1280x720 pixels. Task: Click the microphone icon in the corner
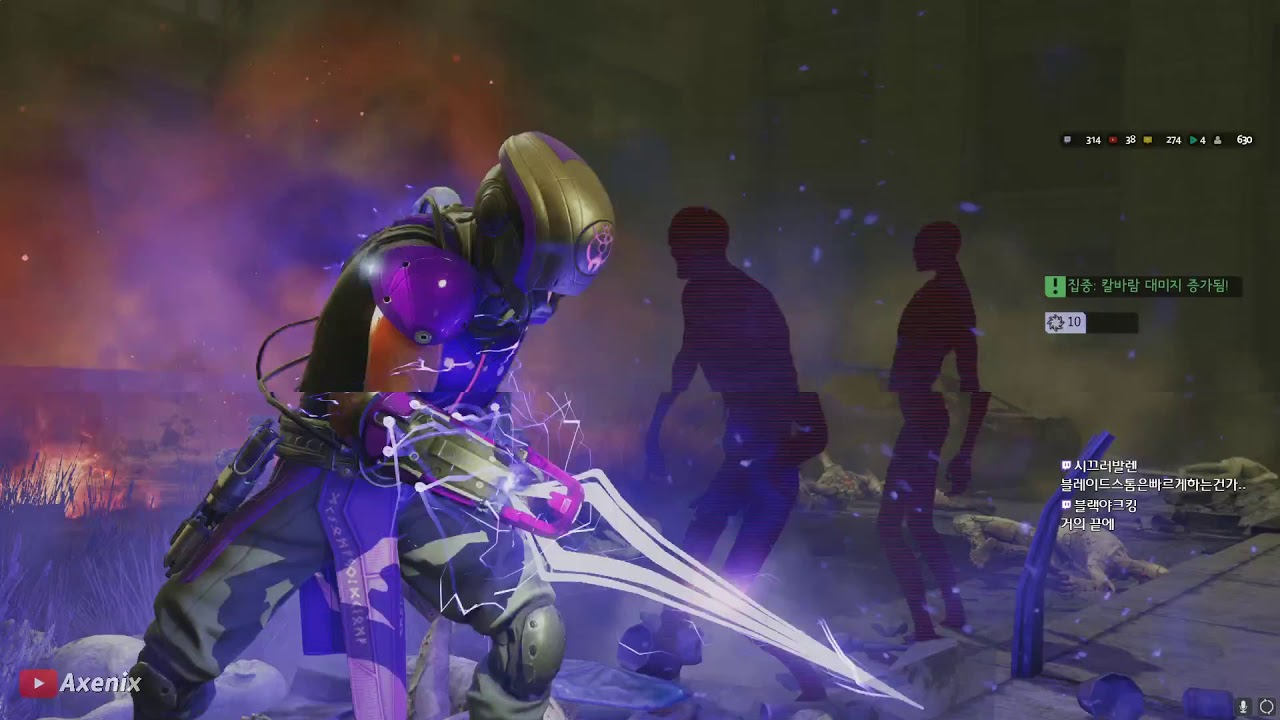[1244, 707]
